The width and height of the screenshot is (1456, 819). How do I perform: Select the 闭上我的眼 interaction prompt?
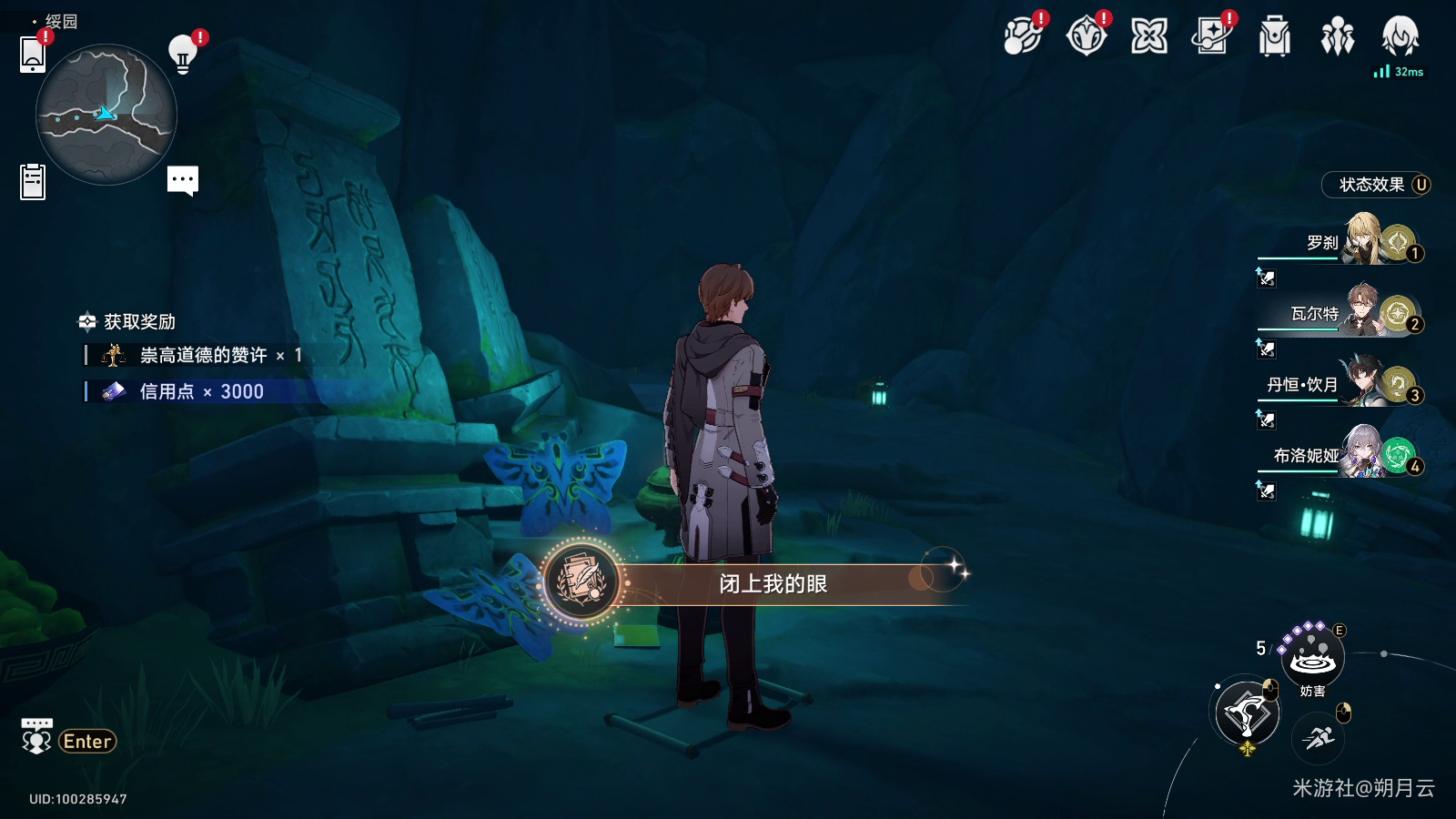(x=772, y=583)
